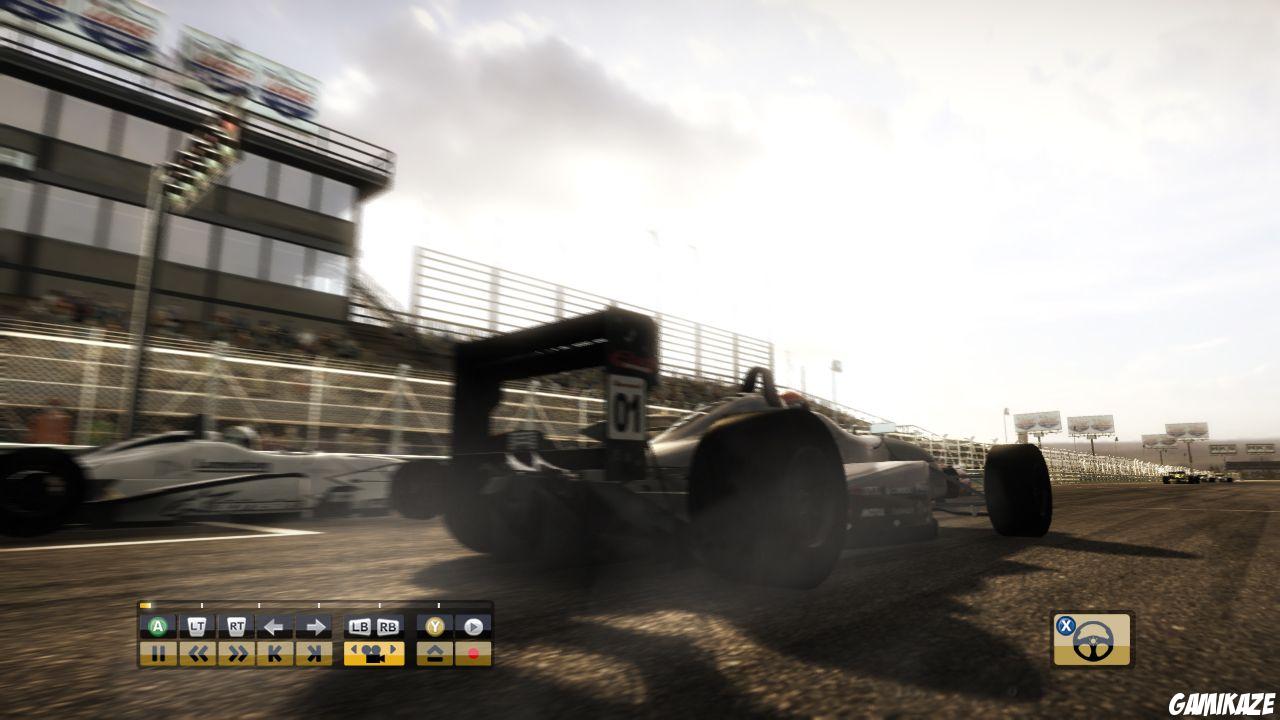
Task: Select the RB shoulder button glyph
Action: tap(389, 624)
